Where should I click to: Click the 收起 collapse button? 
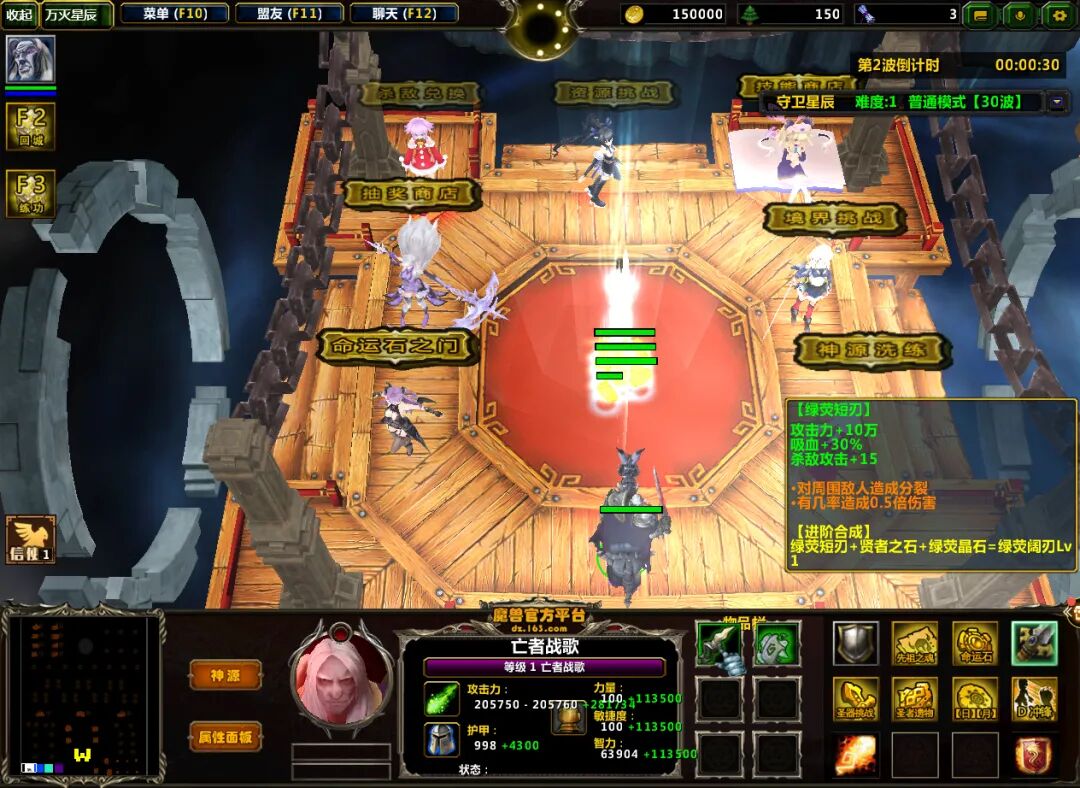tap(19, 14)
